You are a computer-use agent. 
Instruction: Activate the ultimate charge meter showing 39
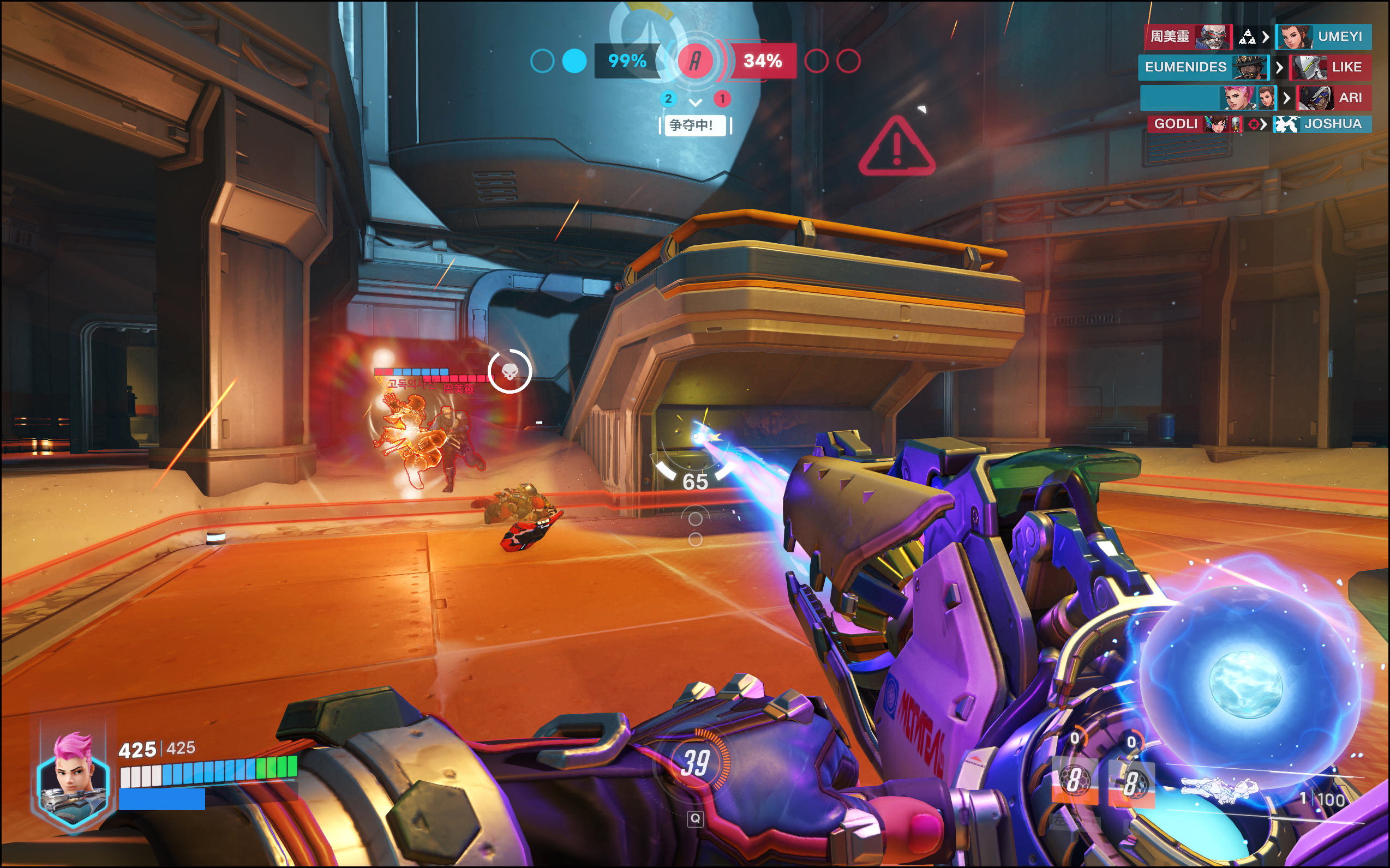(x=695, y=763)
